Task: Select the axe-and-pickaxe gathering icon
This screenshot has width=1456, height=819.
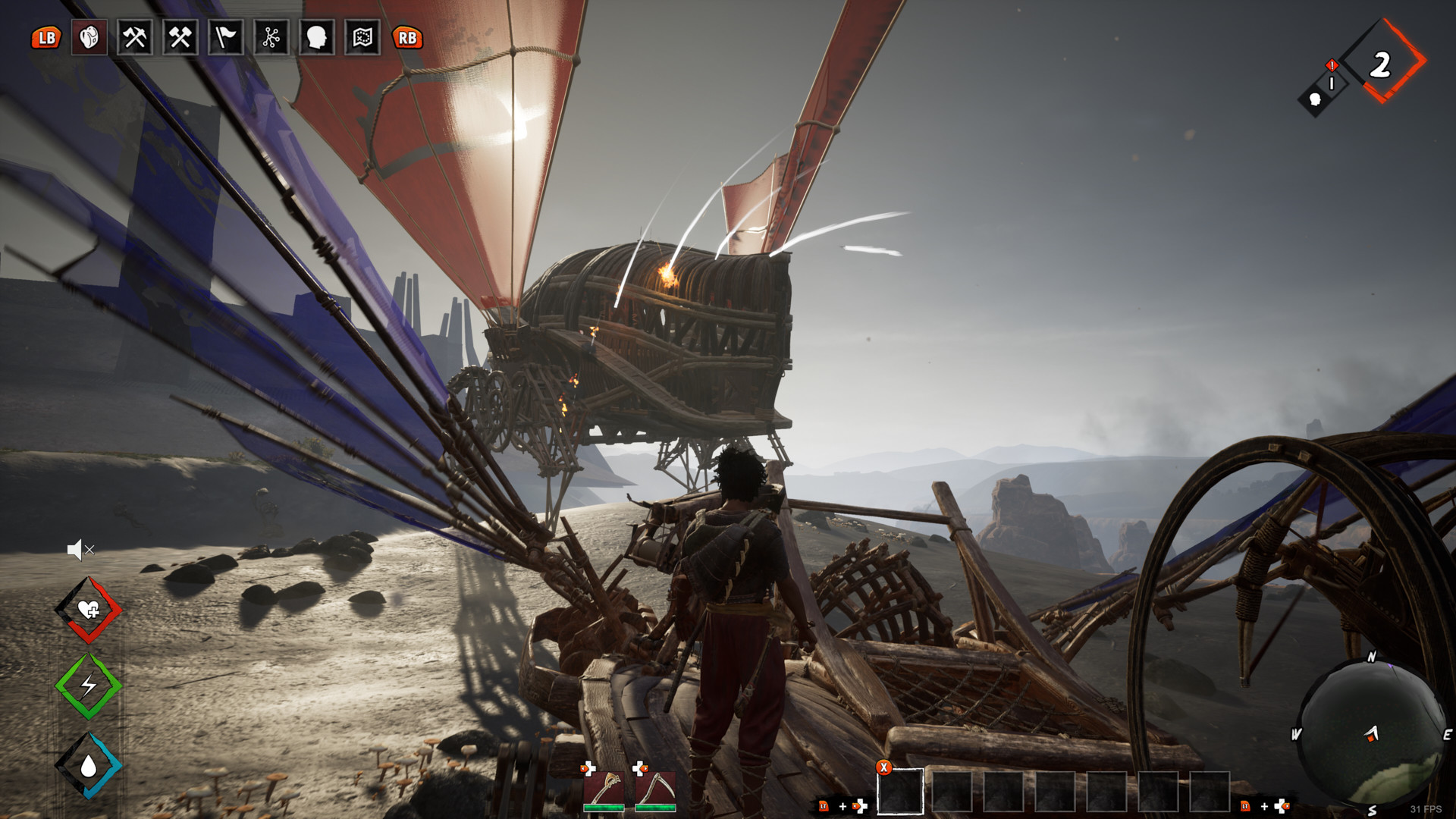Action: coord(133,38)
